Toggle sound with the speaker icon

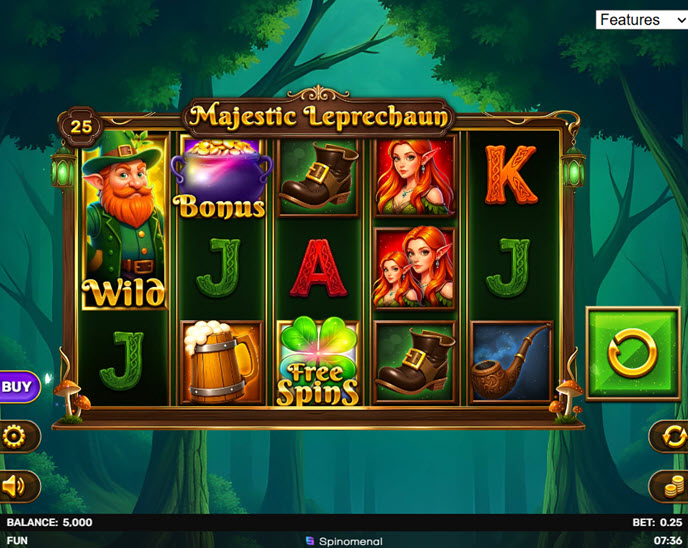pyautogui.click(x=15, y=486)
